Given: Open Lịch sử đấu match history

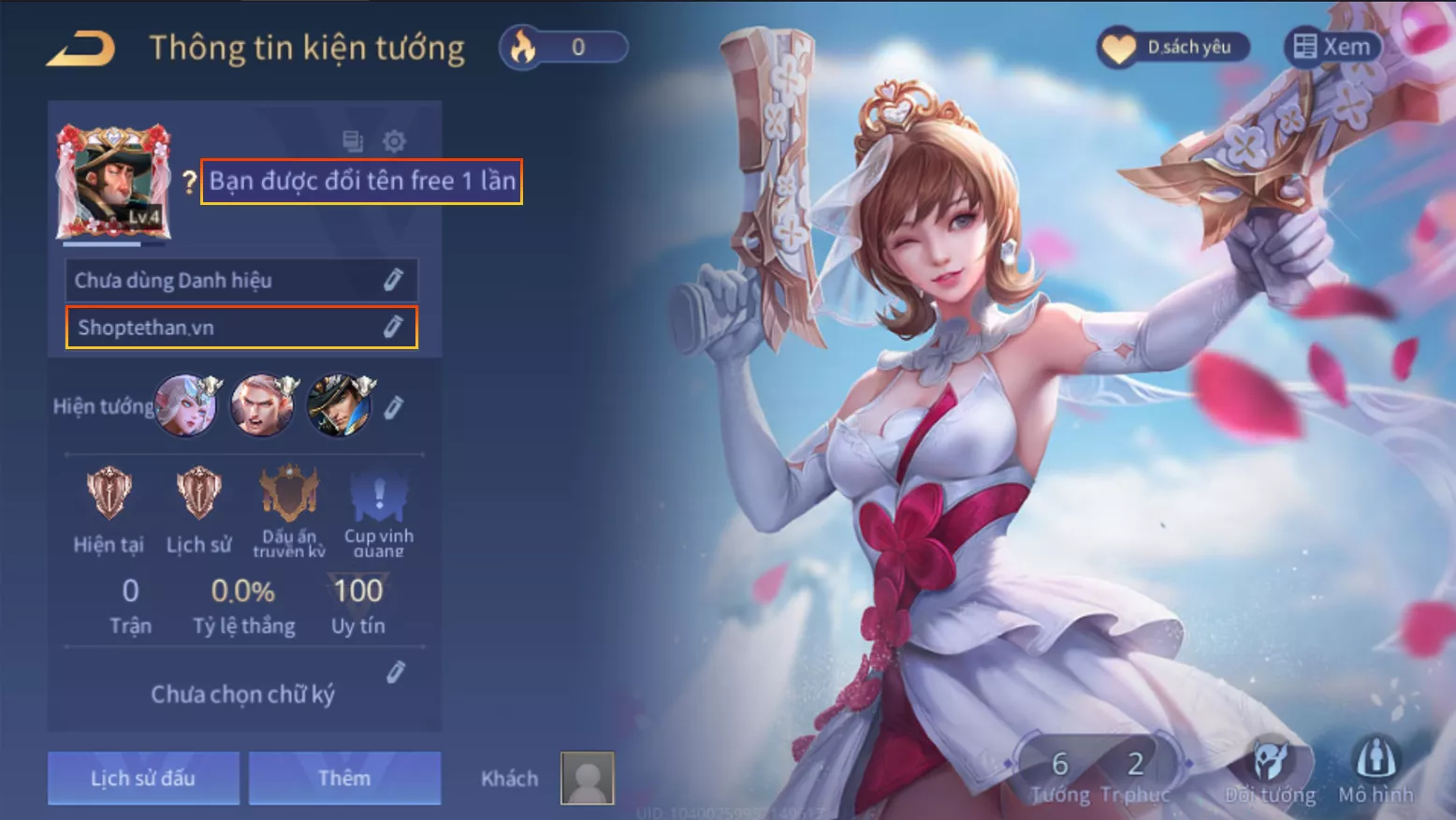Looking at the screenshot, I should point(143,778).
